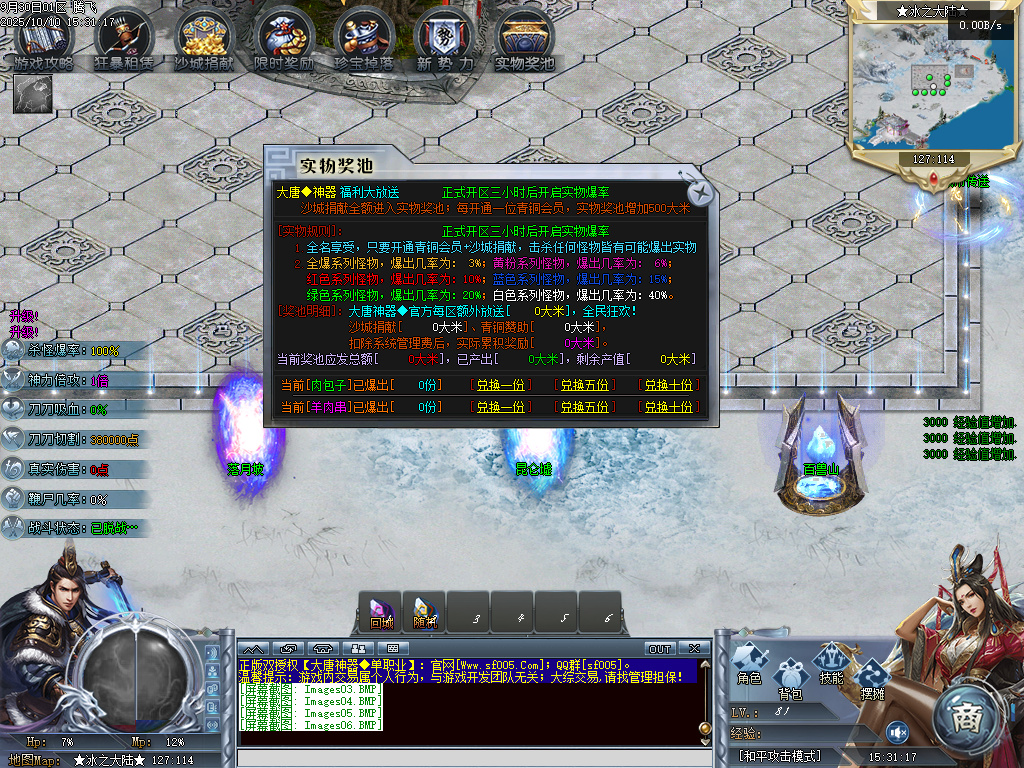Redeem ten 肉包子 portions (兑换十份)
1024x768 pixels.
coord(668,385)
